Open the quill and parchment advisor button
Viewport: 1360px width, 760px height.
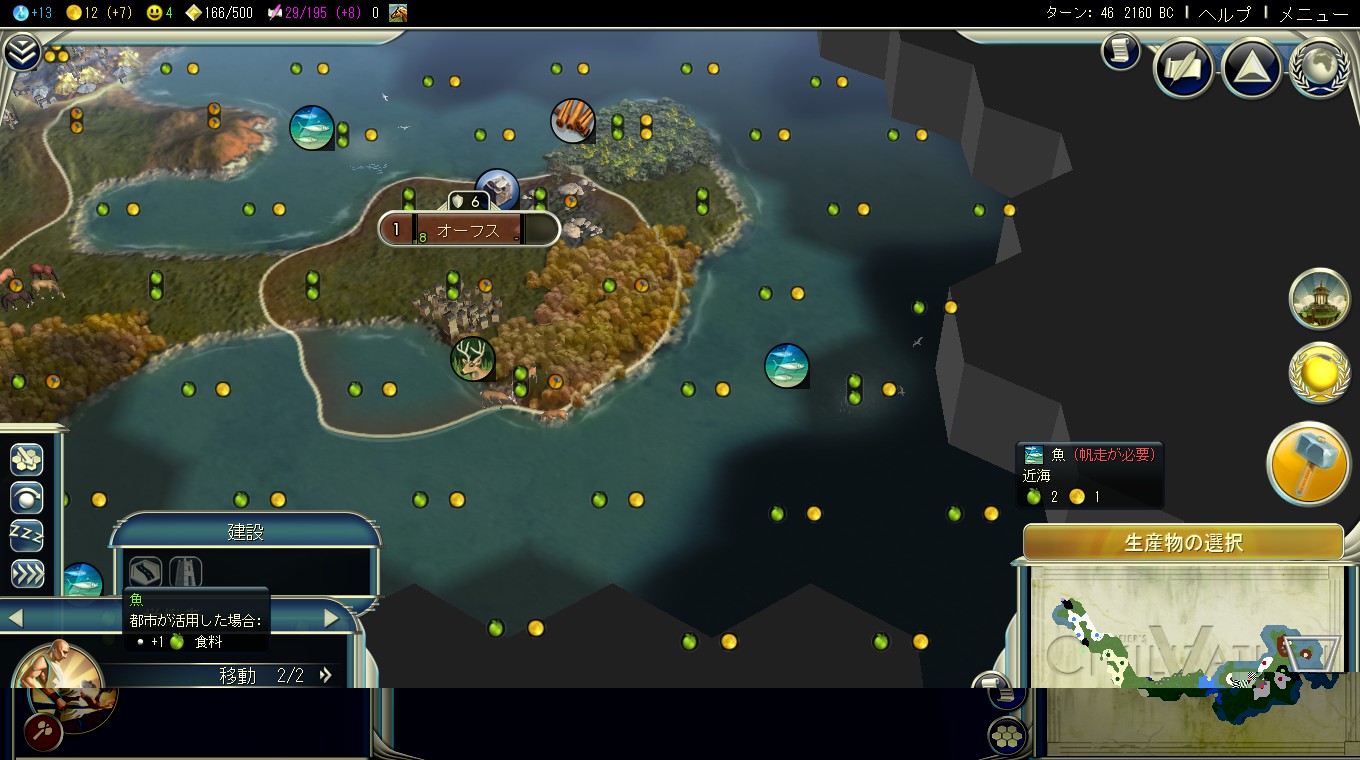click(1184, 69)
